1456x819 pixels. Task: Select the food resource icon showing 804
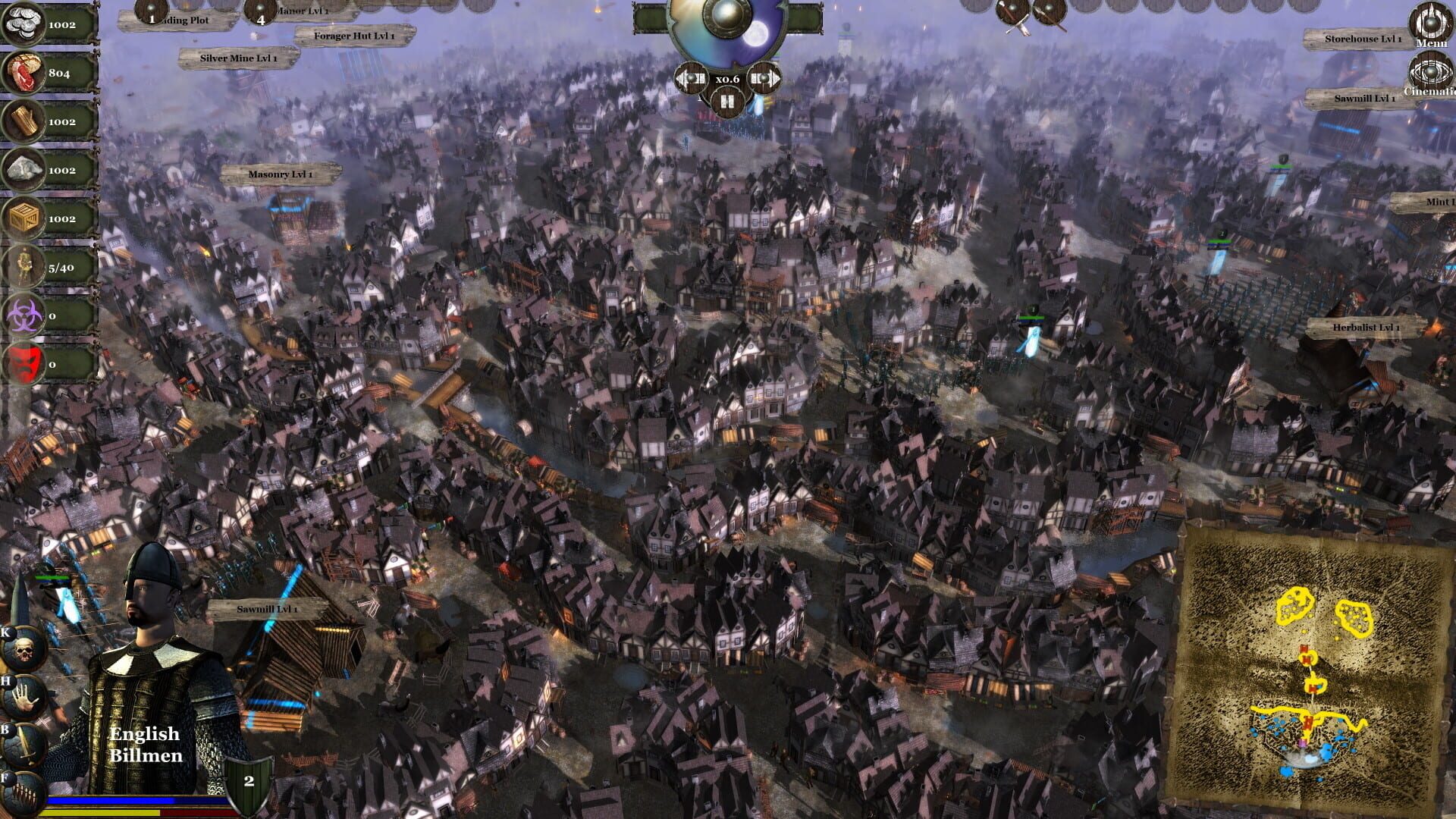click(23, 72)
